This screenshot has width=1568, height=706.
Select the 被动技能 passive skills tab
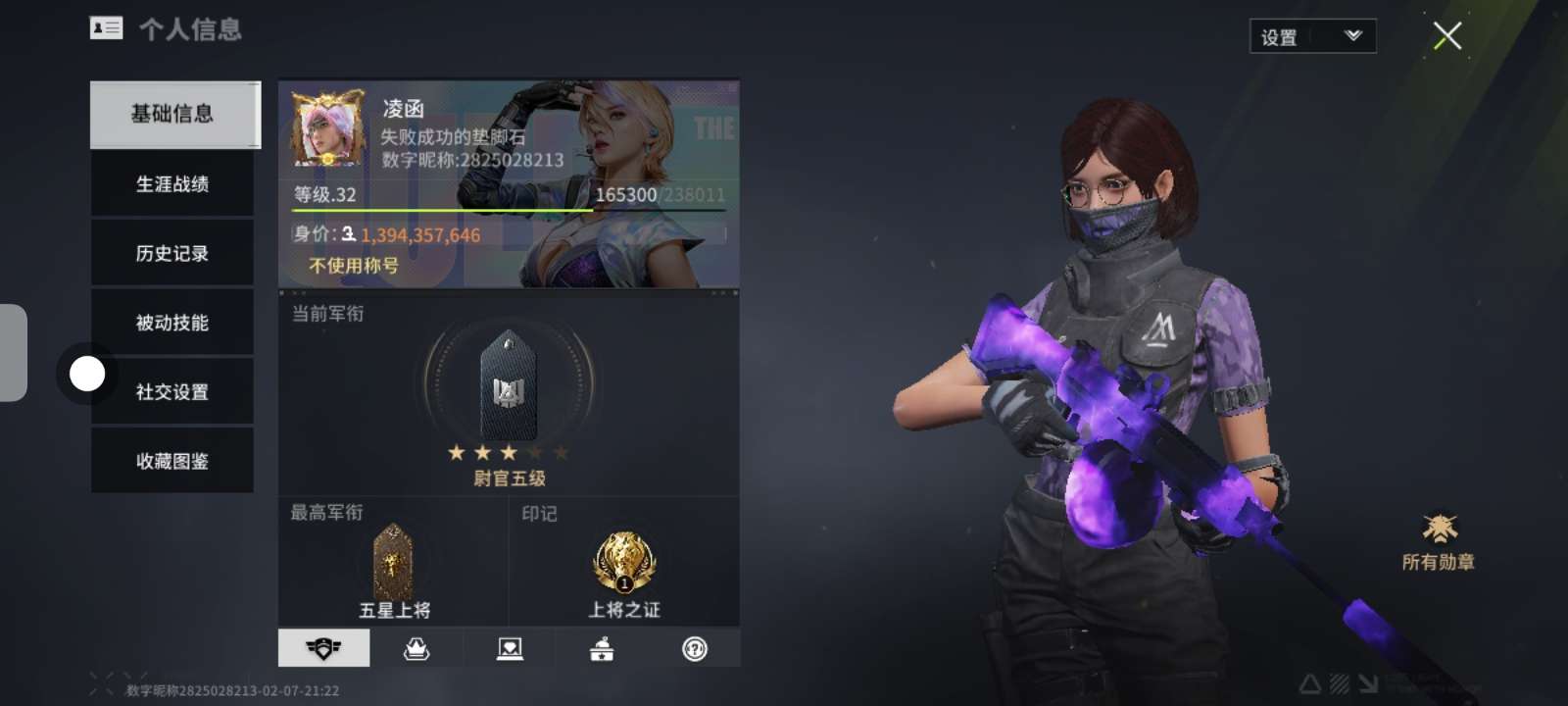pyautogui.click(x=172, y=323)
